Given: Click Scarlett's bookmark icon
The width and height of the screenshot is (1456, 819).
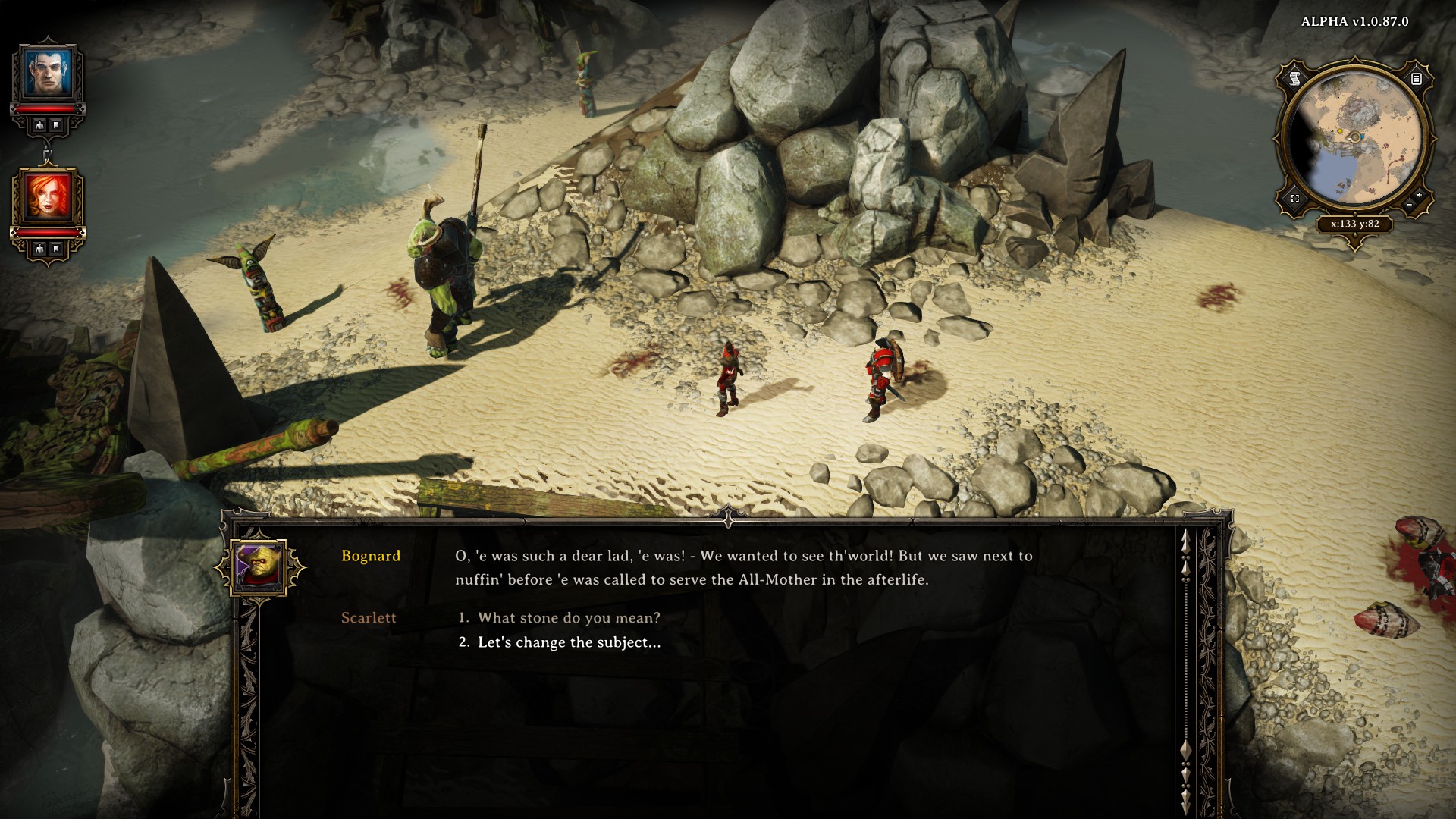Looking at the screenshot, I should [56, 248].
